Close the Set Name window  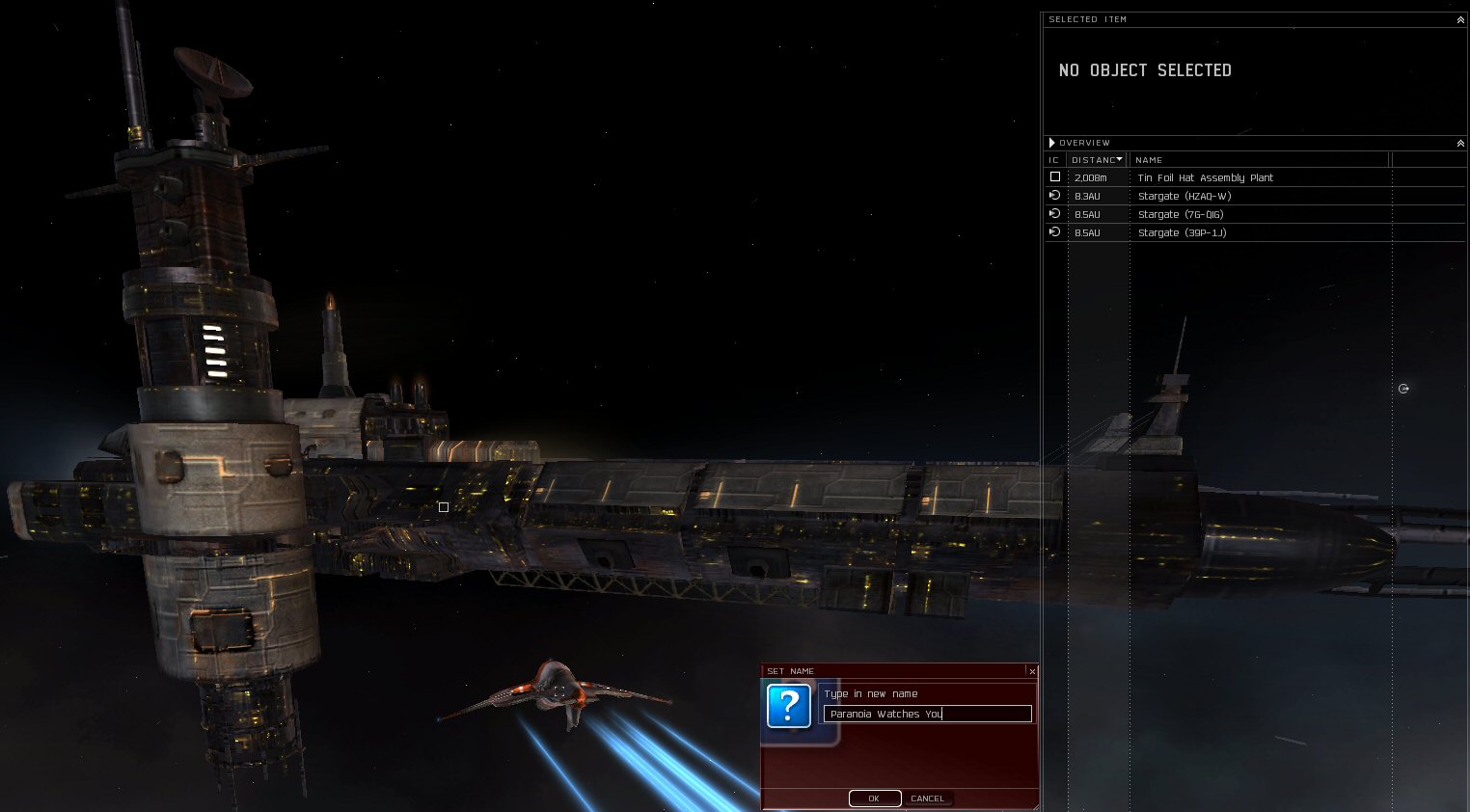pos(1032,671)
